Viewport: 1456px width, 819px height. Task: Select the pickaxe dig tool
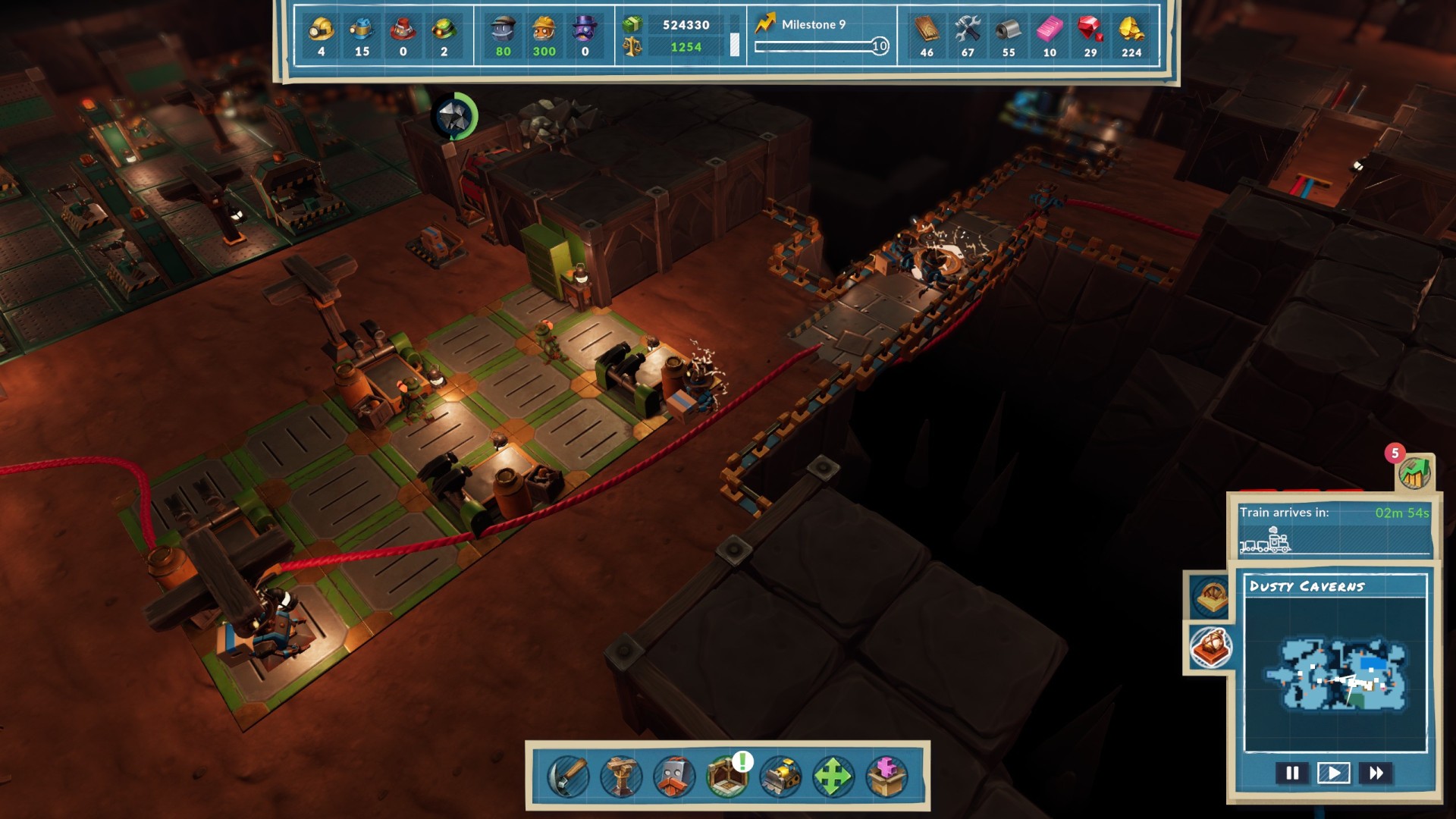pyautogui.click(x=568, y=777)
